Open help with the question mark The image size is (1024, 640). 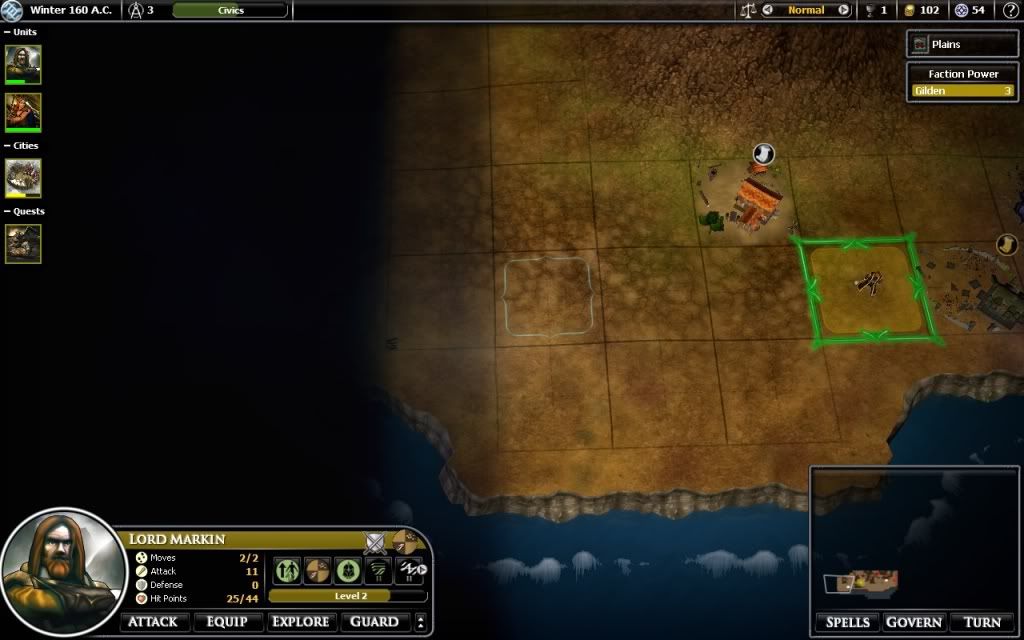coord(1008,10)
